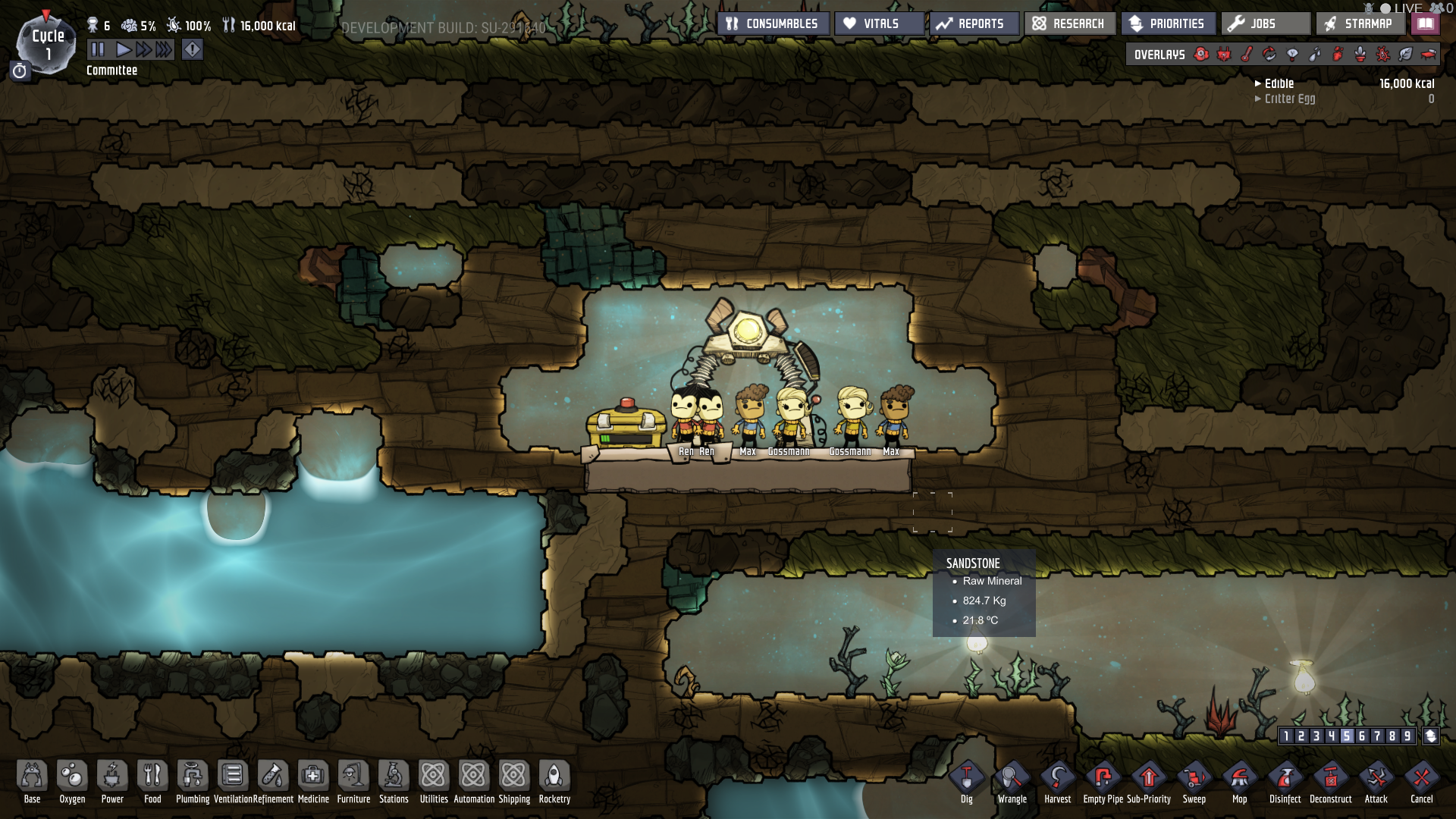The width and height of the screenshot is (1456, 819).
Task: Open the Oxygen build category
Action: [x=72, y=781]
